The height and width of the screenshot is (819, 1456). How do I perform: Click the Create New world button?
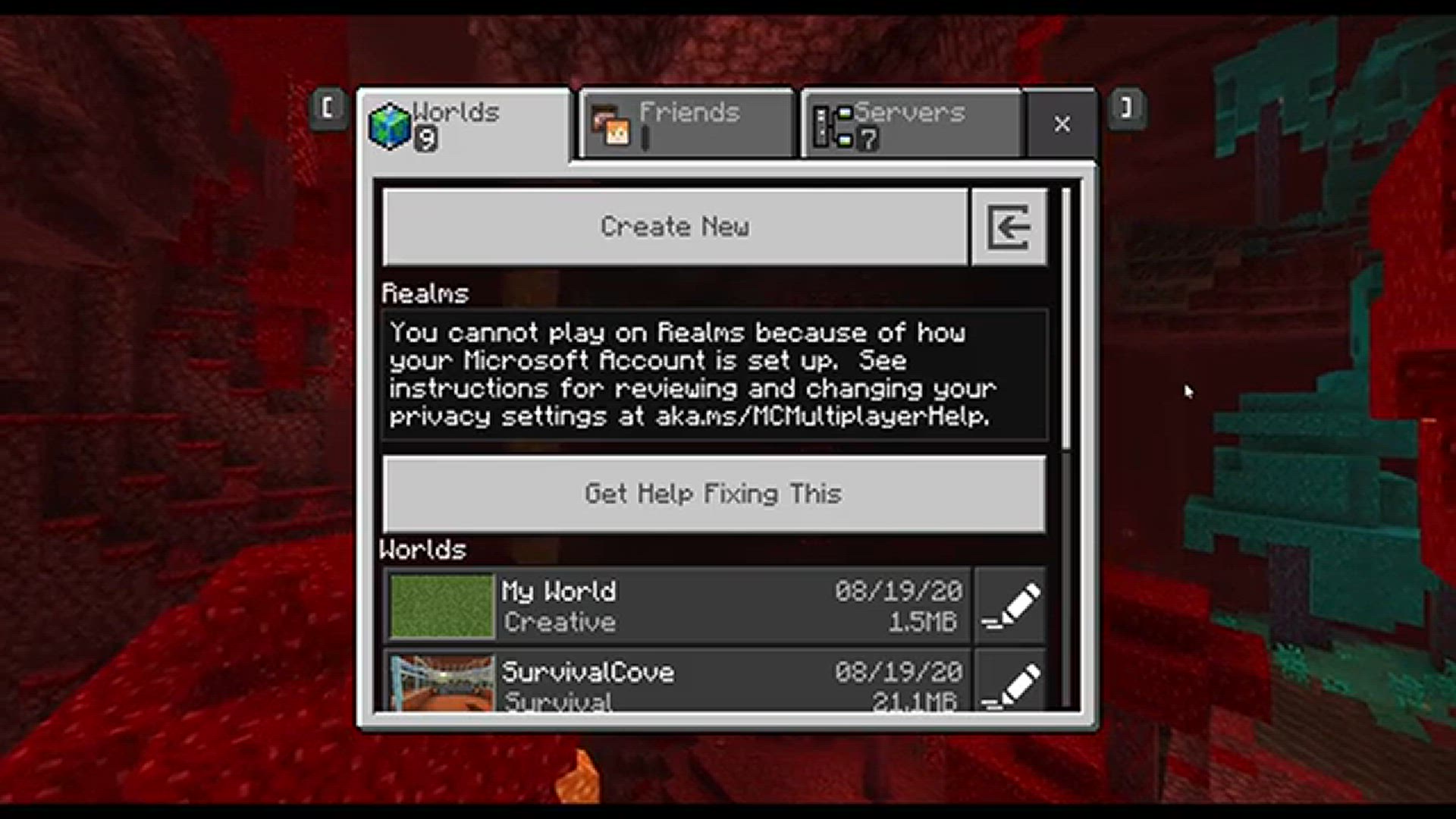[675, 227]
